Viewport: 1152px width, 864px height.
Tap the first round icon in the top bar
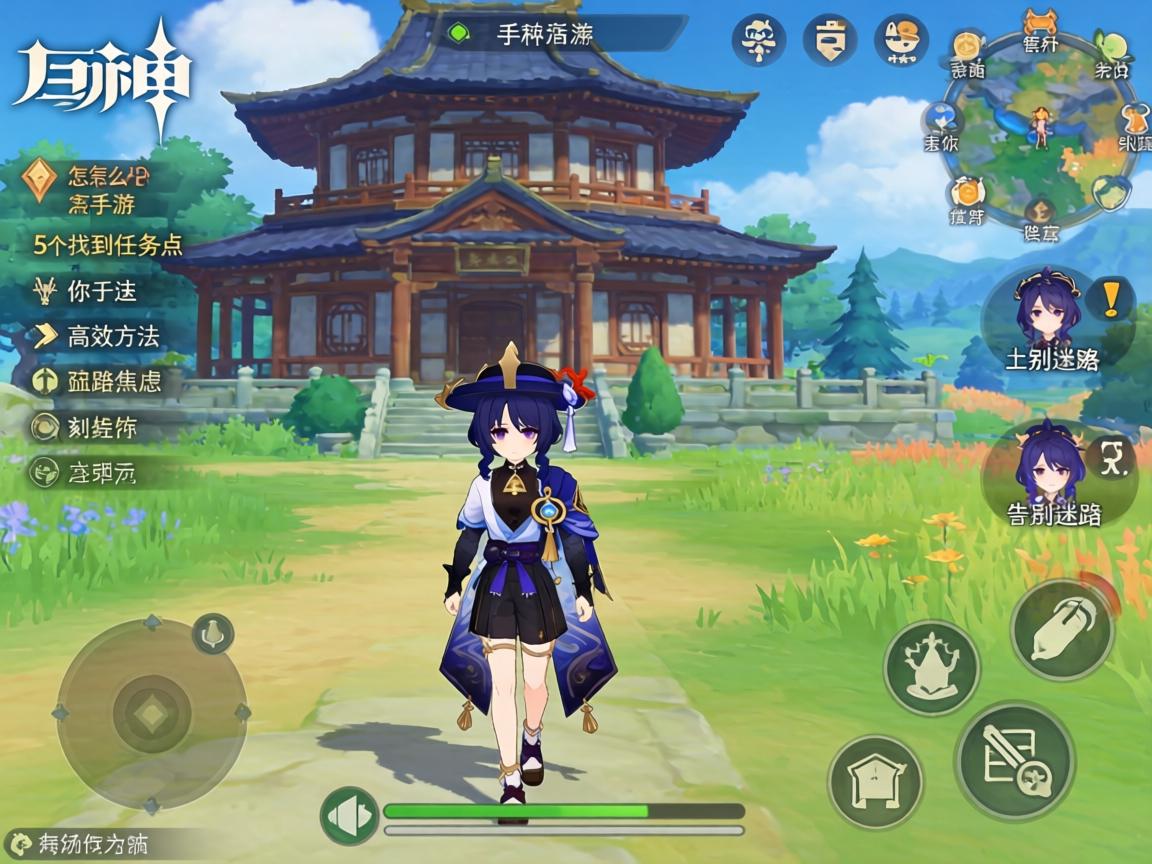pos(757,39)
